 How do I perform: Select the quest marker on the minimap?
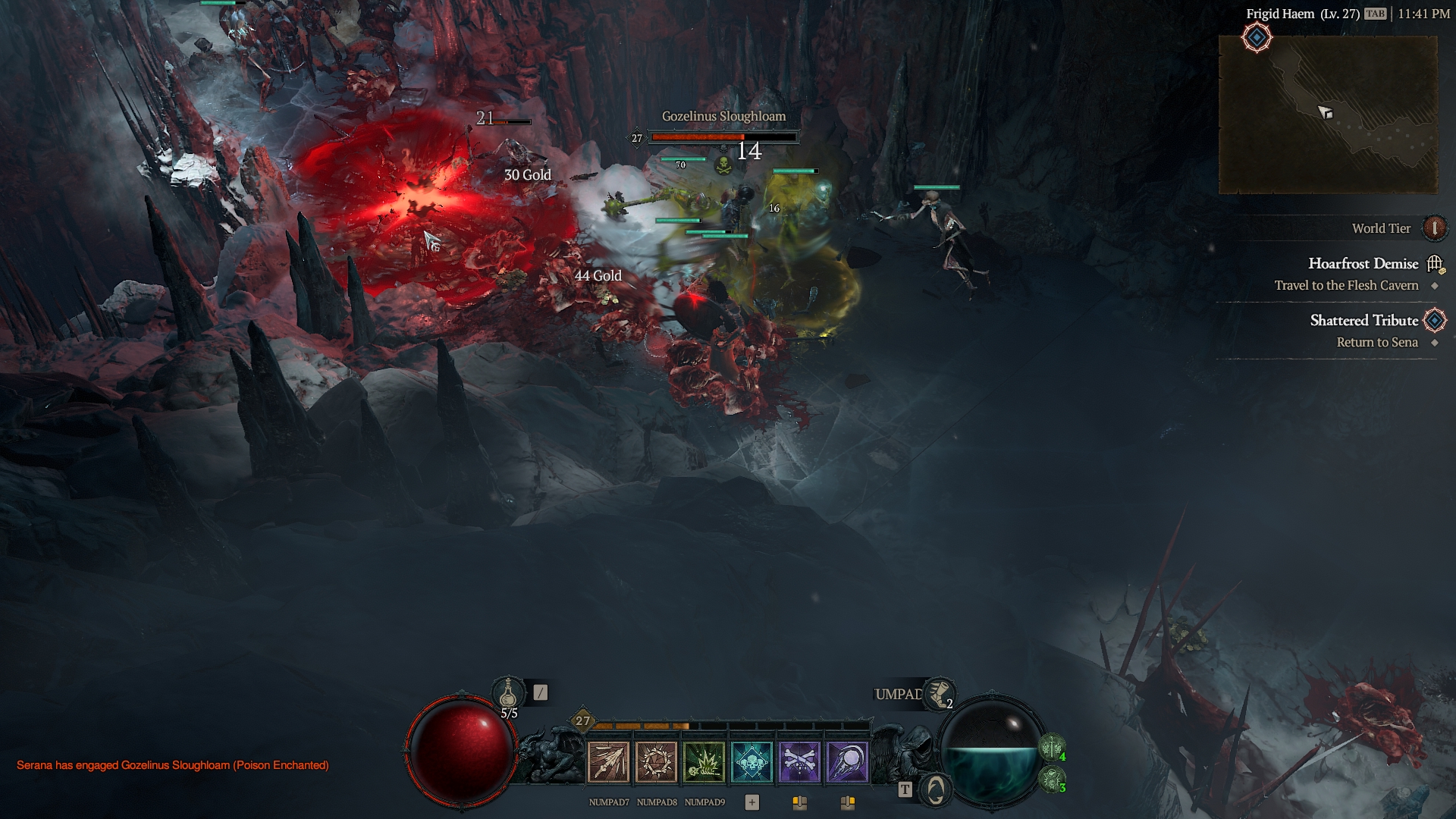[1257, 37]
